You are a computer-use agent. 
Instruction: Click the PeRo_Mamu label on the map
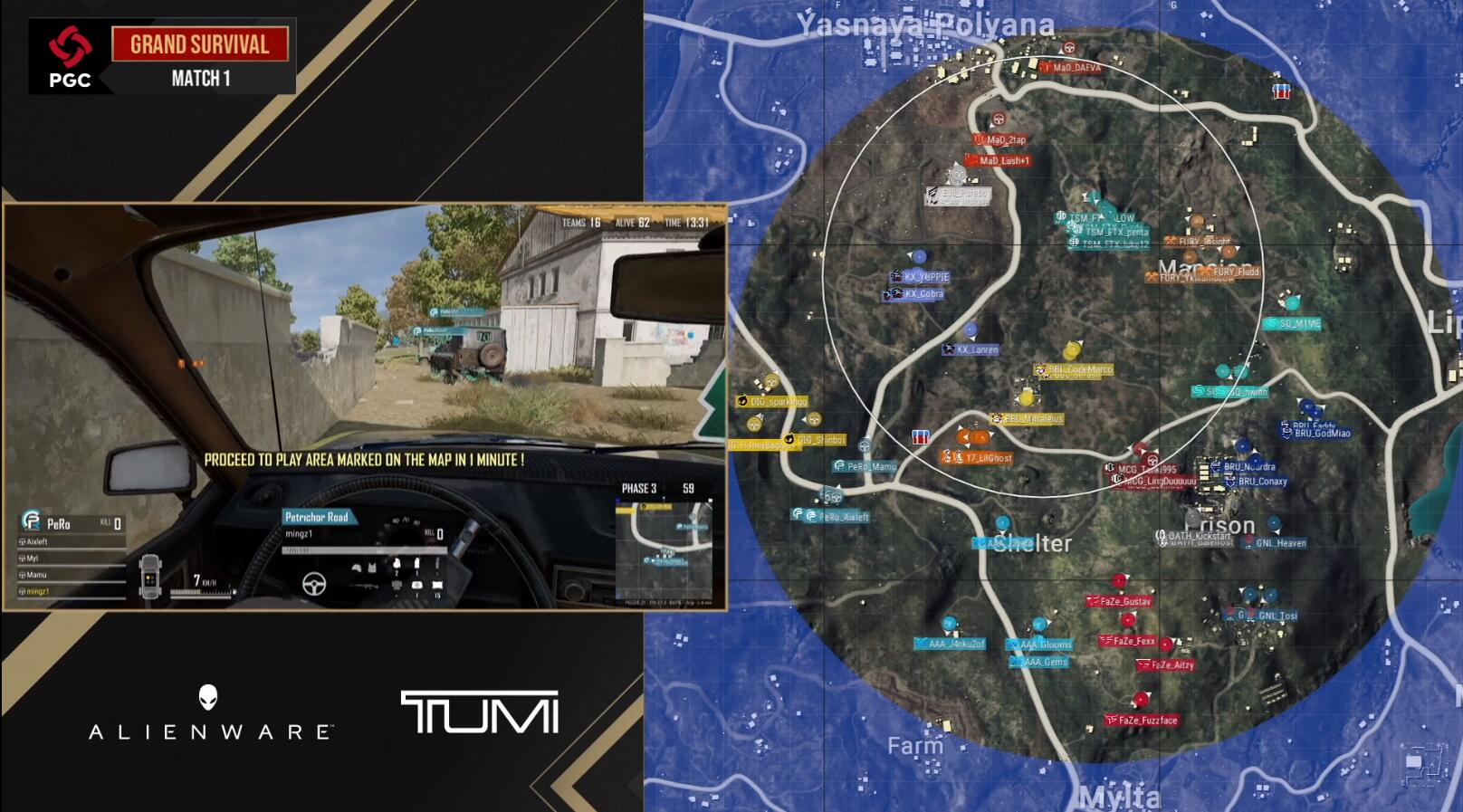pos(870,466)
